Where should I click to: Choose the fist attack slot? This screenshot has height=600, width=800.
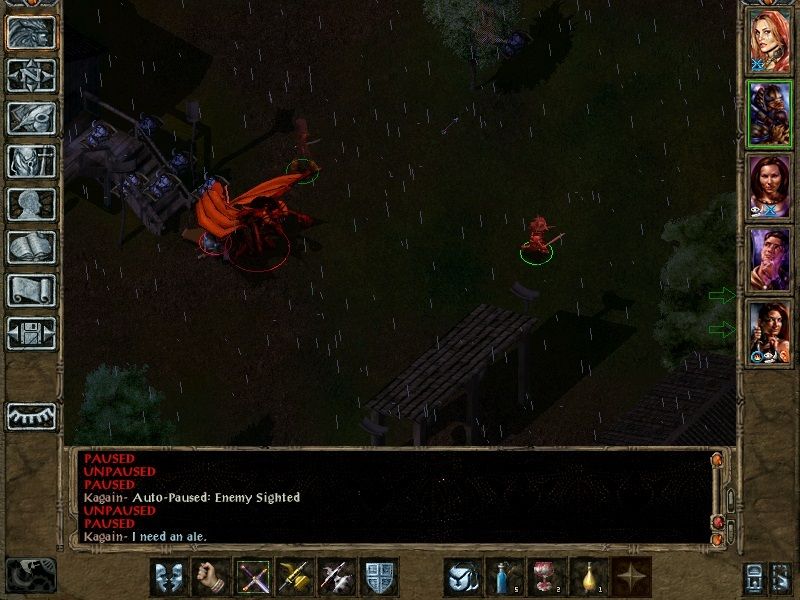point(211,577)
